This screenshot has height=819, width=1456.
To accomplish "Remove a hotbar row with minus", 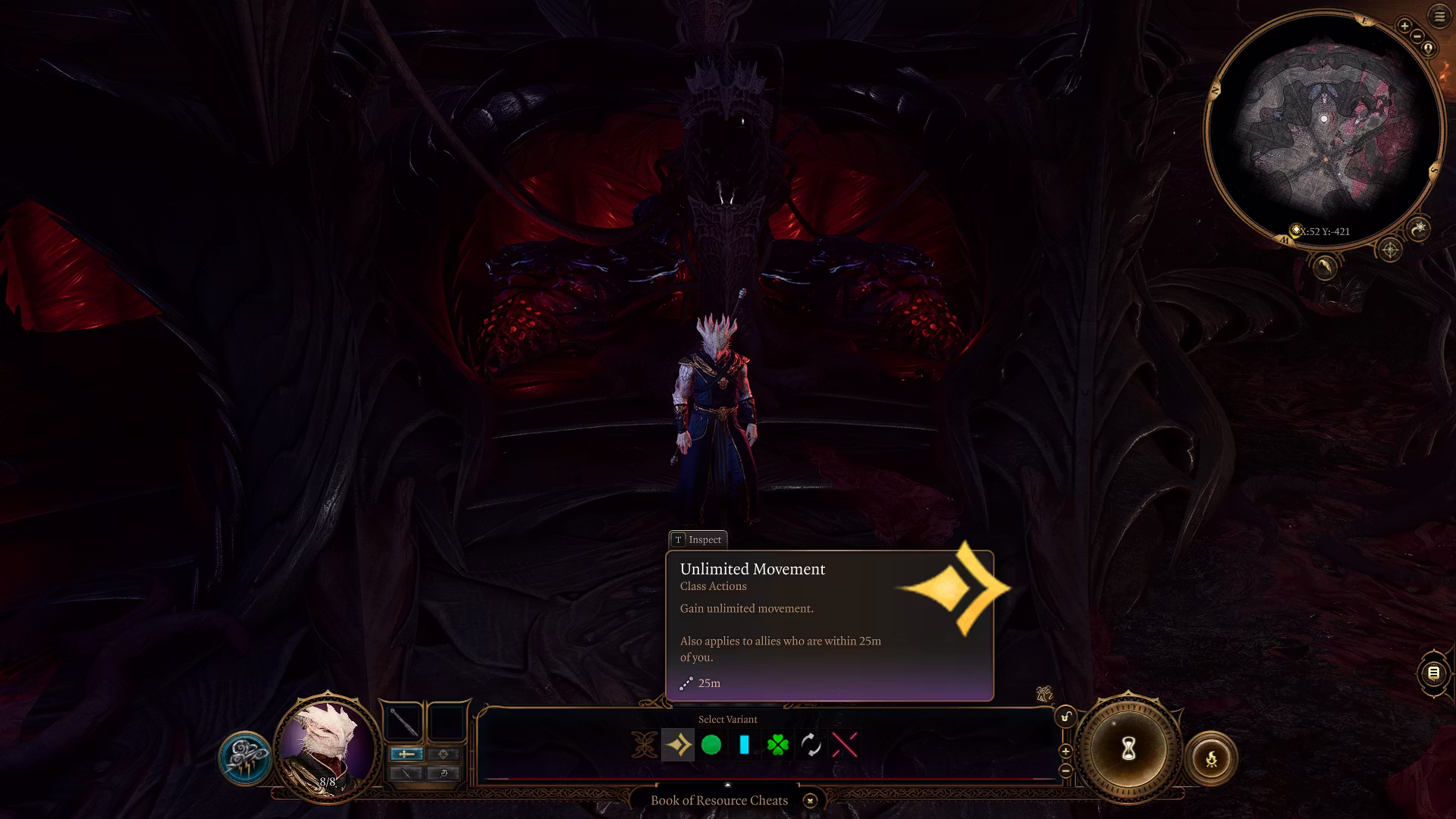I will [x=1065, y=770].
